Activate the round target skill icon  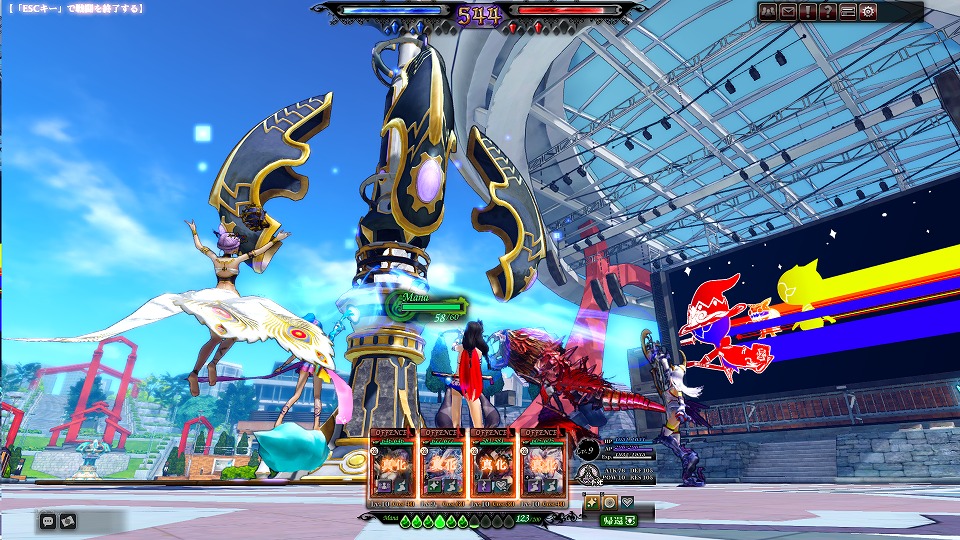coord(609,502)
